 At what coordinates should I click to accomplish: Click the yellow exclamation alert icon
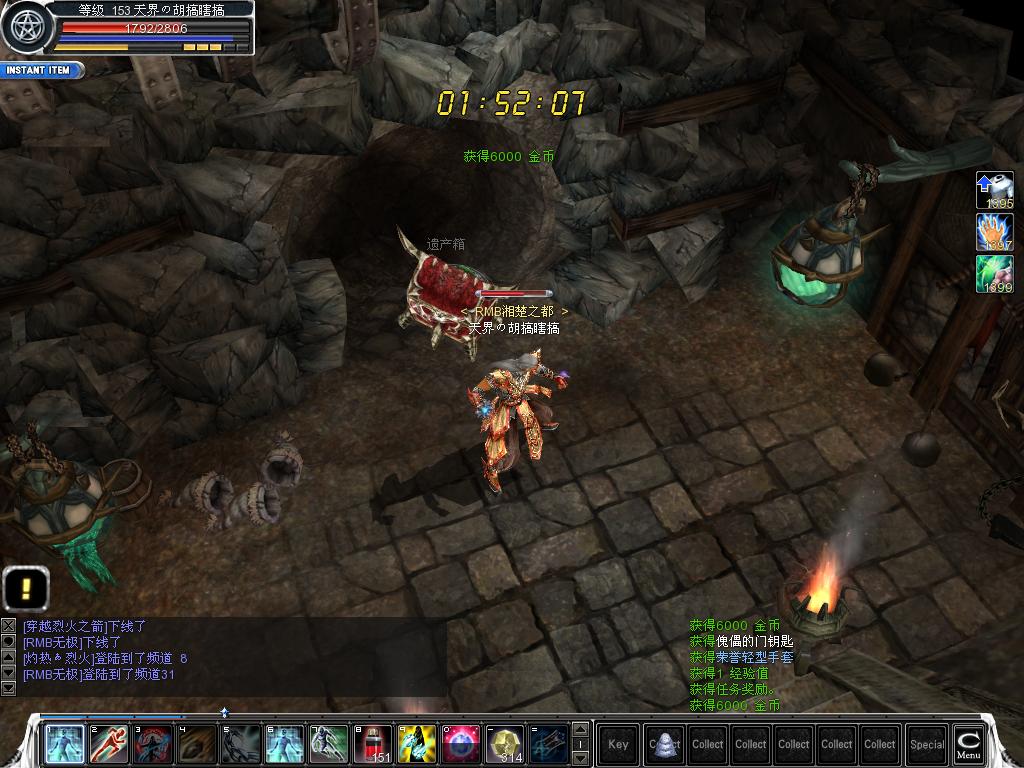(x=26, y=588)
